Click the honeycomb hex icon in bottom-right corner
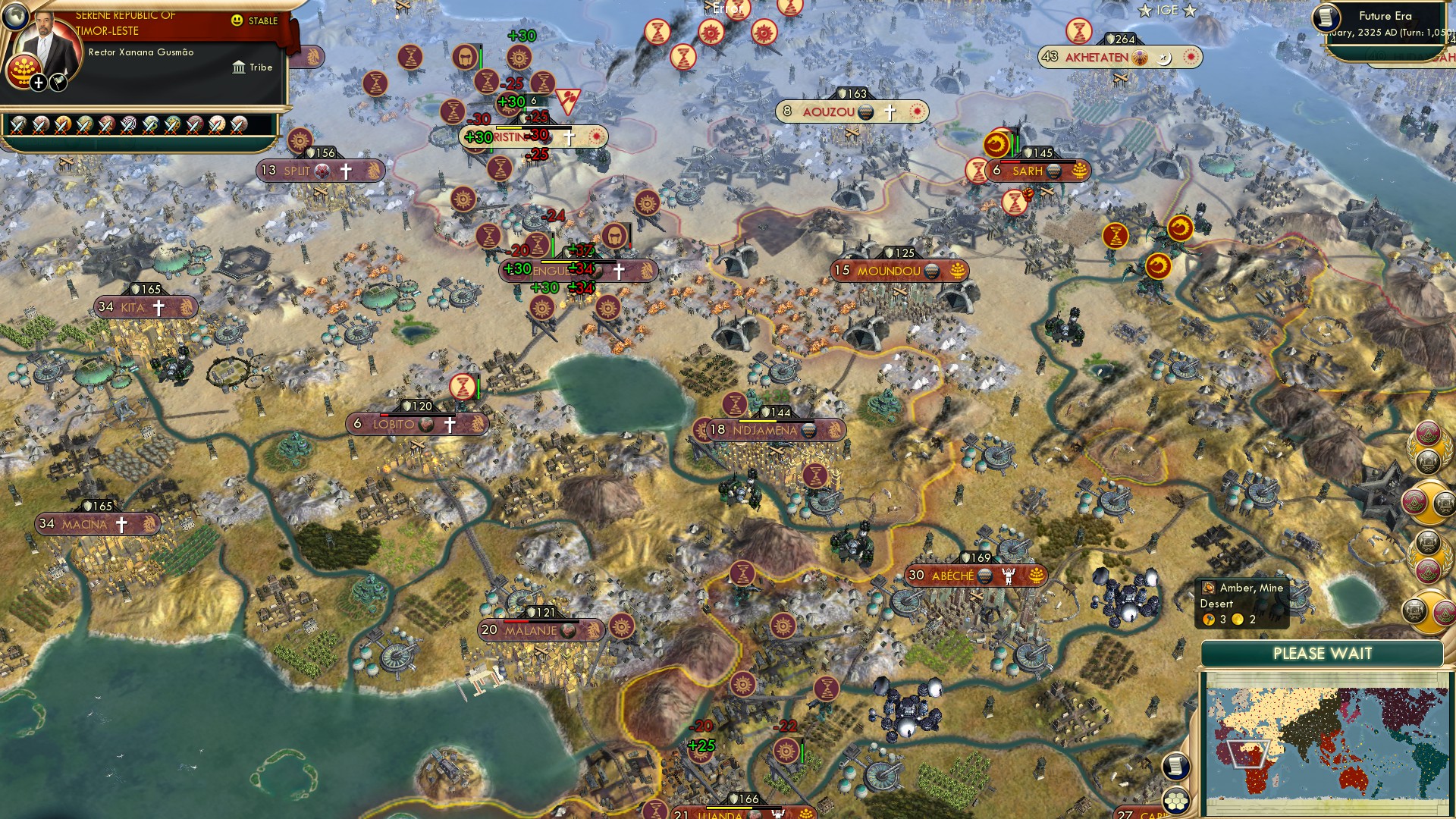 1176,802
